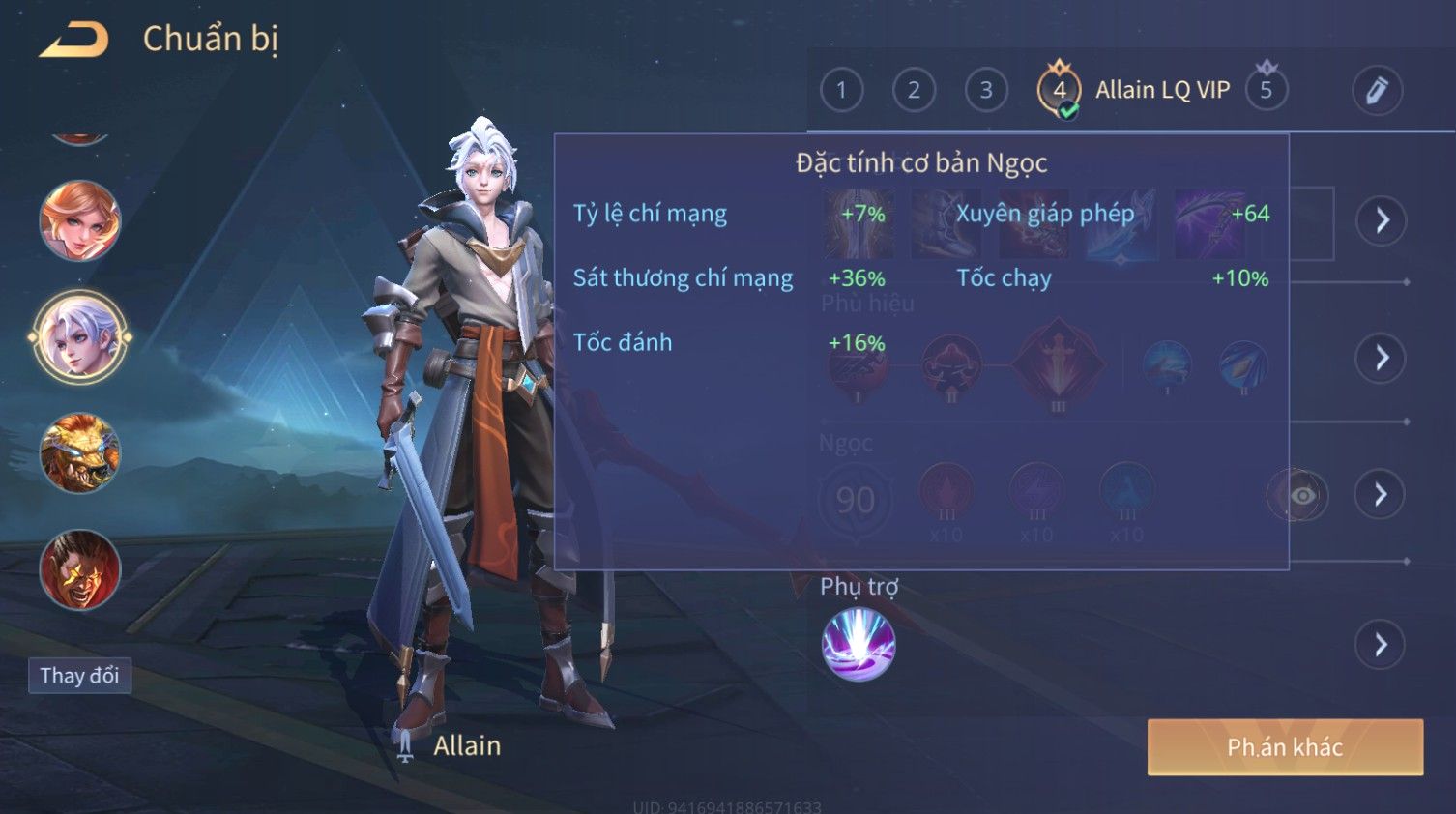Image resolution: width=1456 pixels, height=814 pixels.
Task: Click the Phản khác button
Action: pos(1285,747)
